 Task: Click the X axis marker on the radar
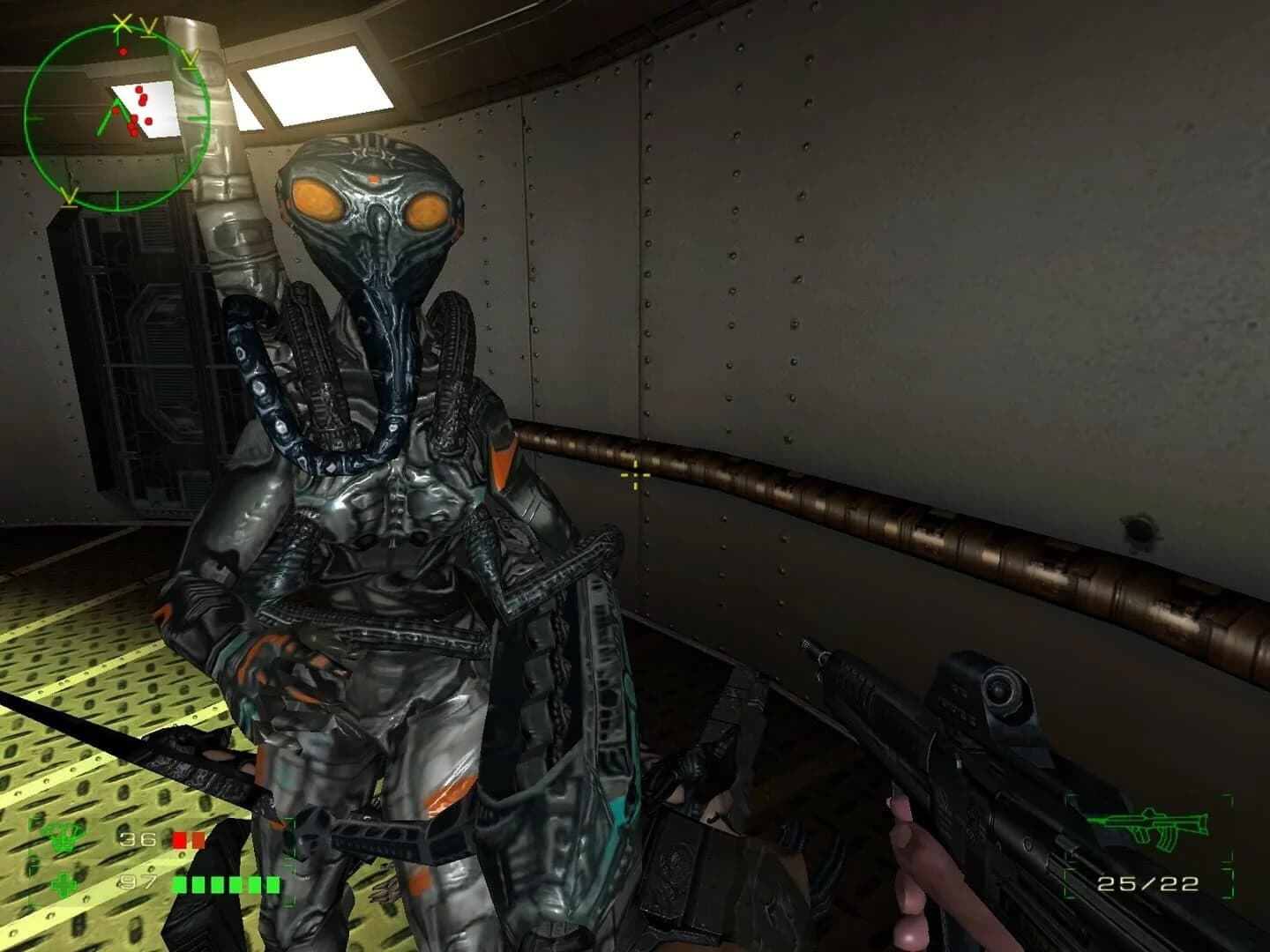click(123, 25)
